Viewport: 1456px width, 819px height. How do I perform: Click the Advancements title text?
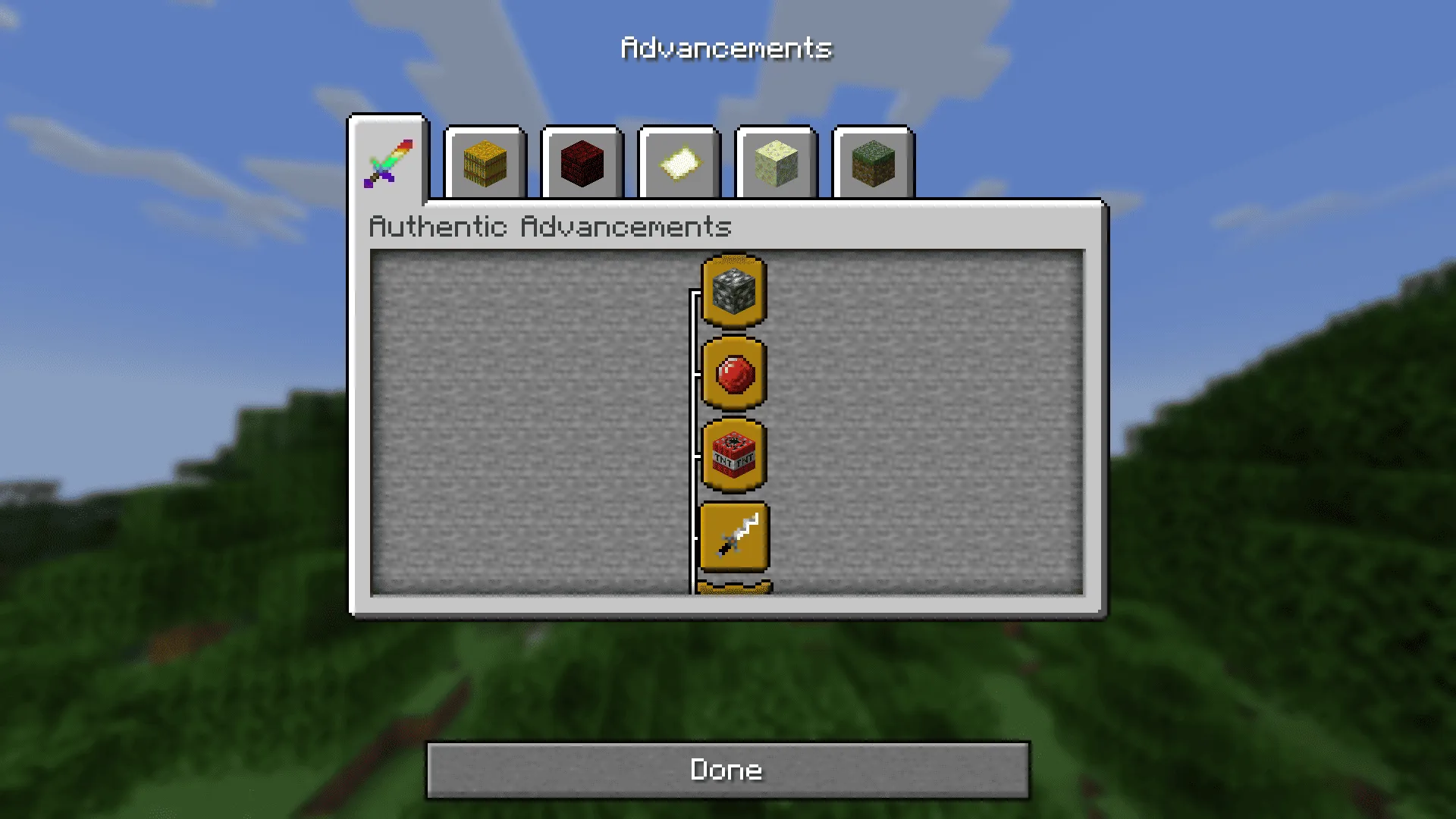click(726, 47)
